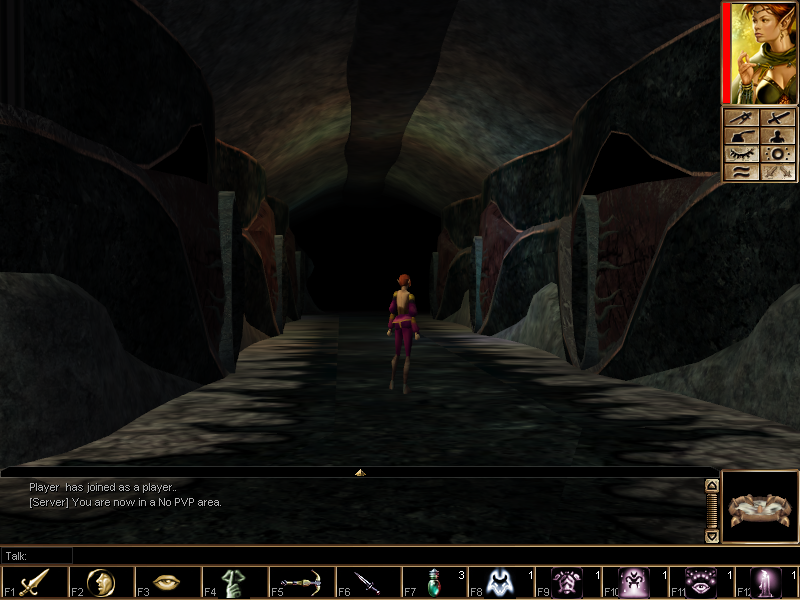
Task: Drink the green potion in the F7 quickslot
Action: pos(435,583)
